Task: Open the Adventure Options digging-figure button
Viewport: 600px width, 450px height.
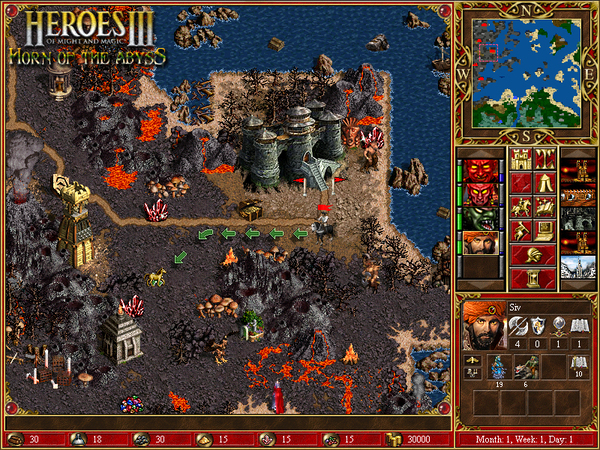Action: click(521, 231)
